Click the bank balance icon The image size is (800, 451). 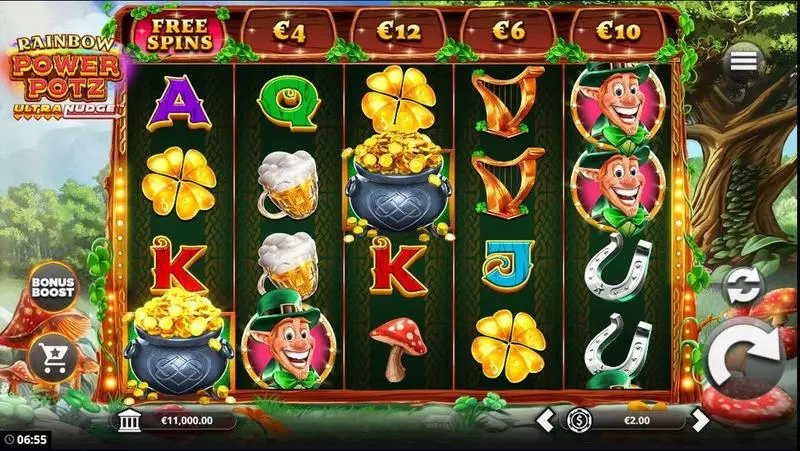[127, 420]
